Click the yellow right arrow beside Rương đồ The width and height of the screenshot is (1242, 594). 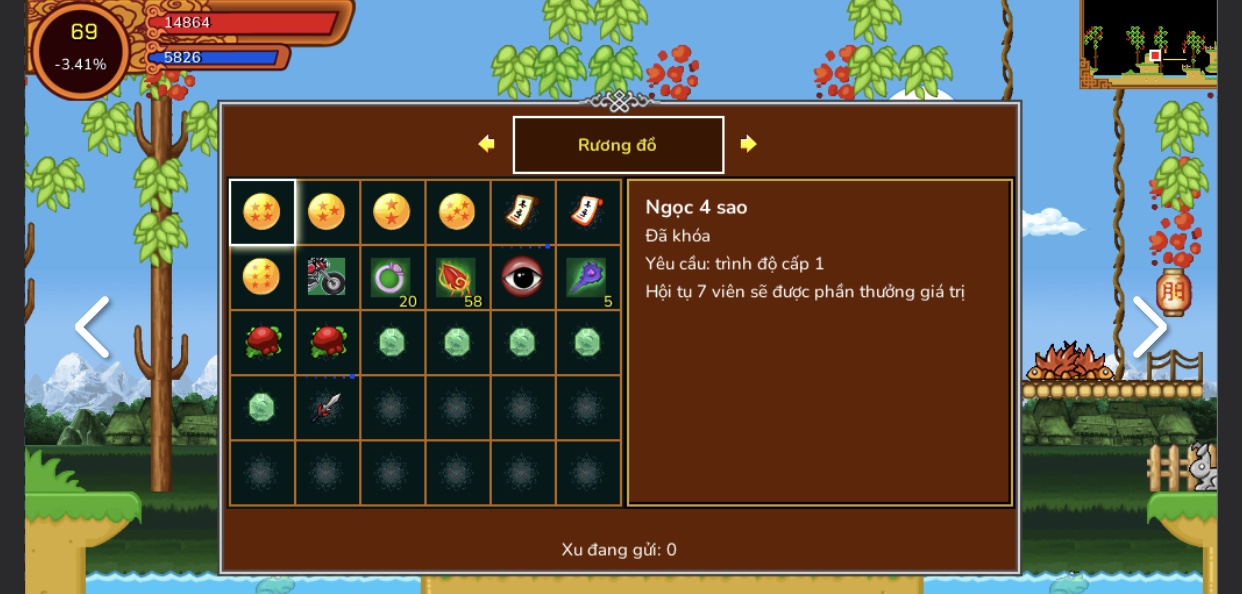(748, 144)
